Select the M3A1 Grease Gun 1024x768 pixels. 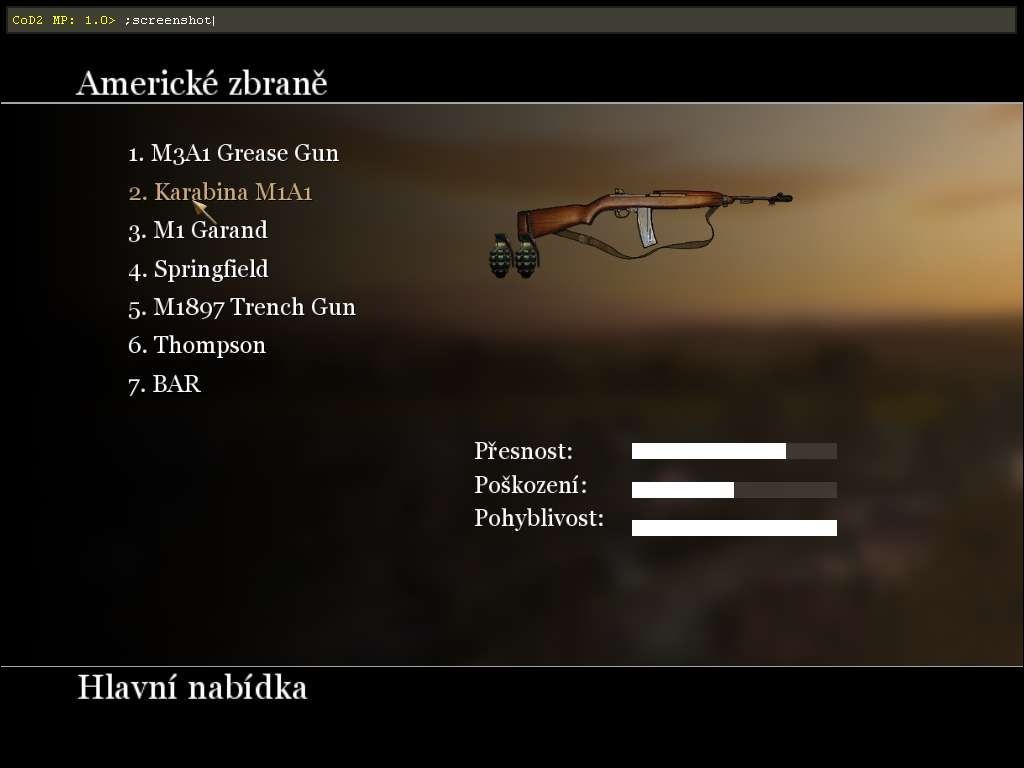click(x=233, y=154)
